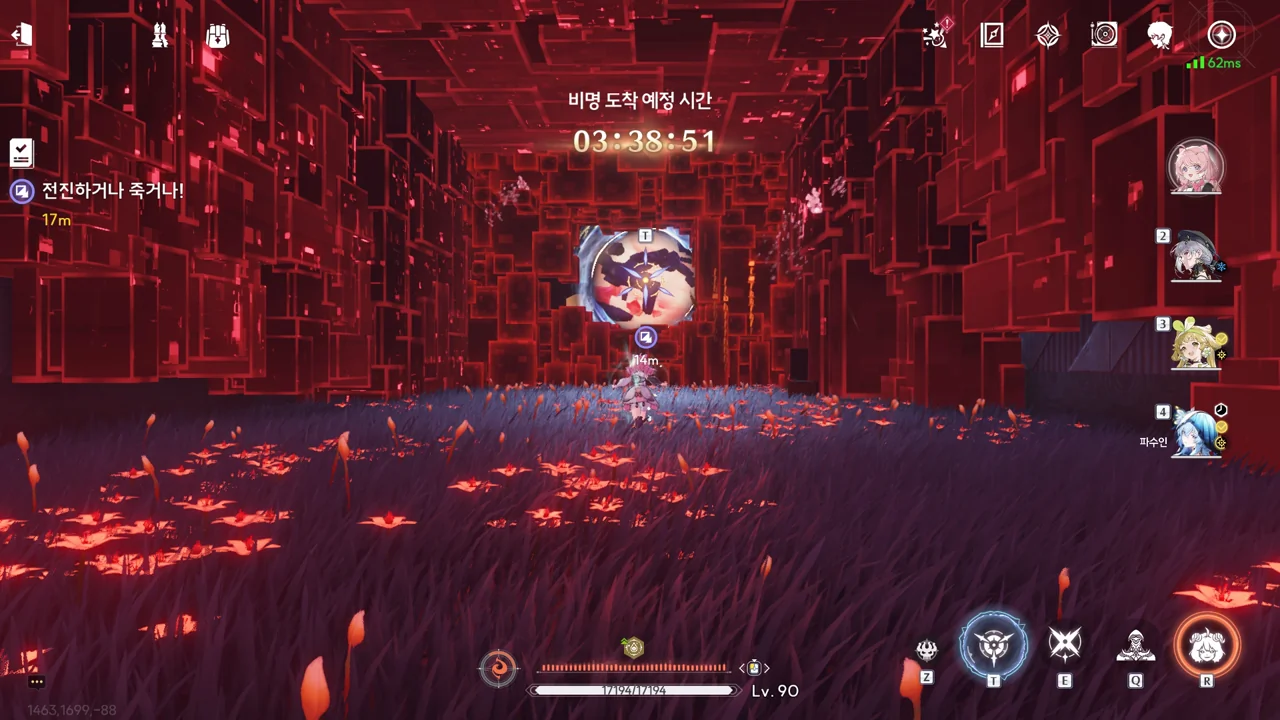
Task: Unleash the orange-ringed R ultimate
Action: click(1207, 645)
